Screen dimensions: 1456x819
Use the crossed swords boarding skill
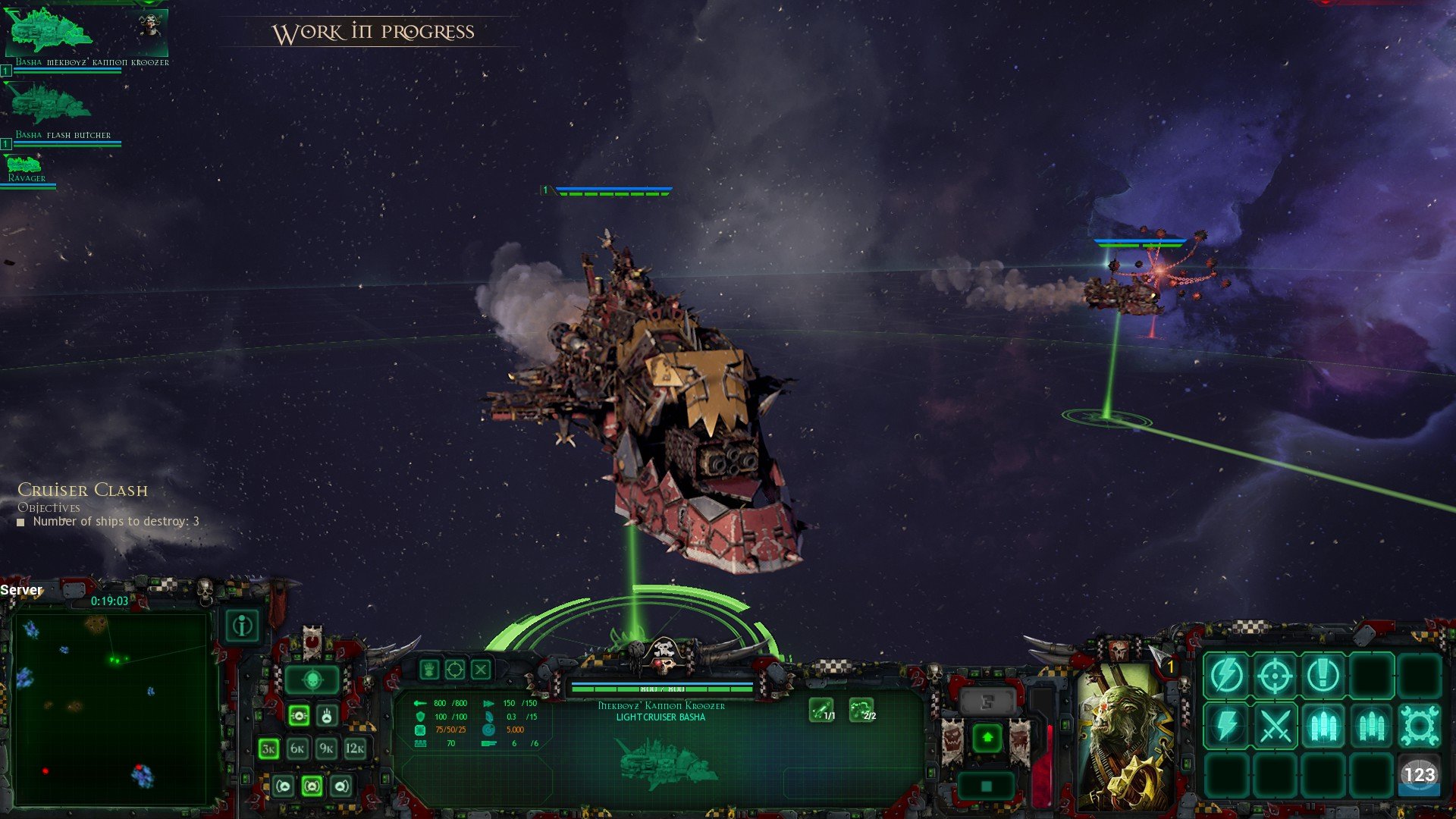pos(1276,723)
